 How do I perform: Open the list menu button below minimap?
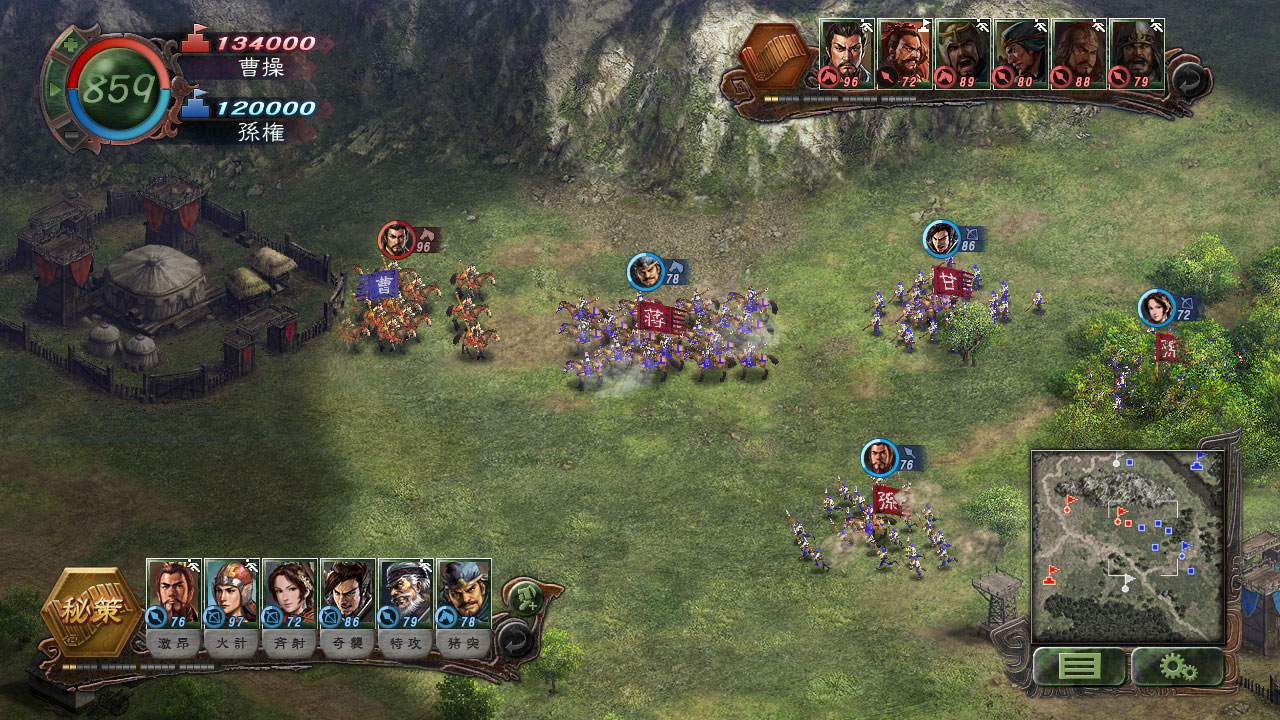point(1078,666)
